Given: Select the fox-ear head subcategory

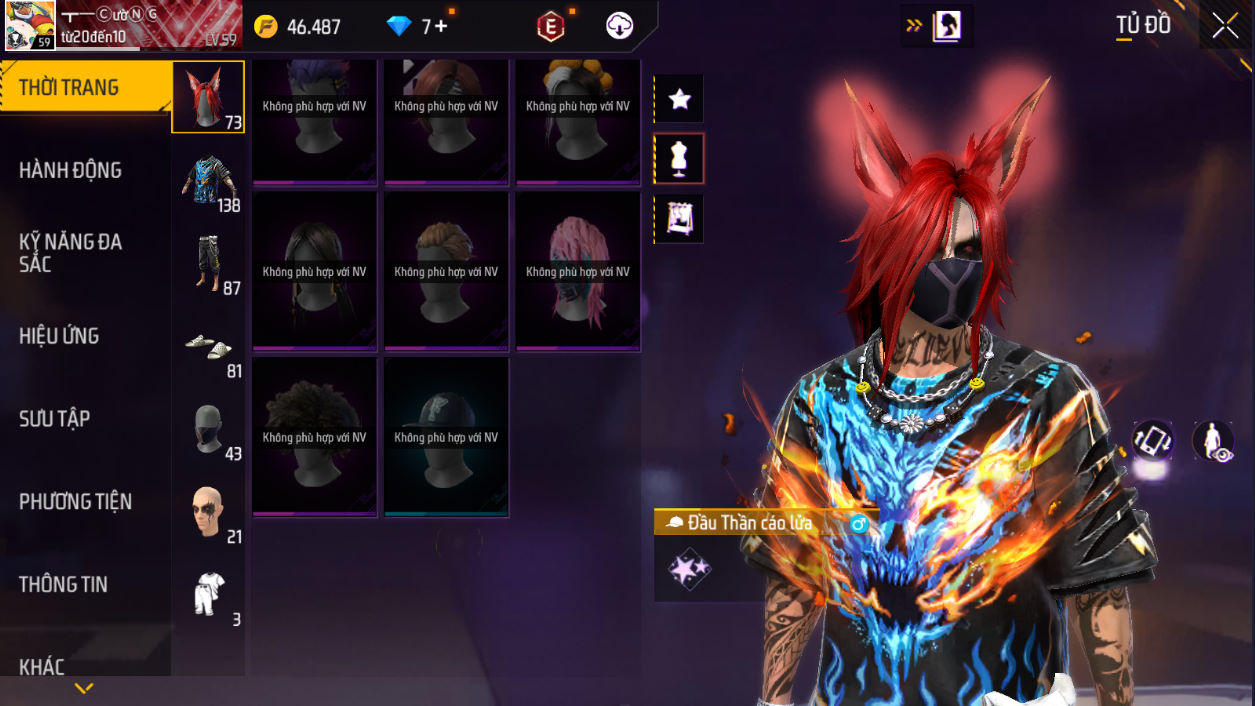Looking at the screenshot, I should (x=208, y=97).
